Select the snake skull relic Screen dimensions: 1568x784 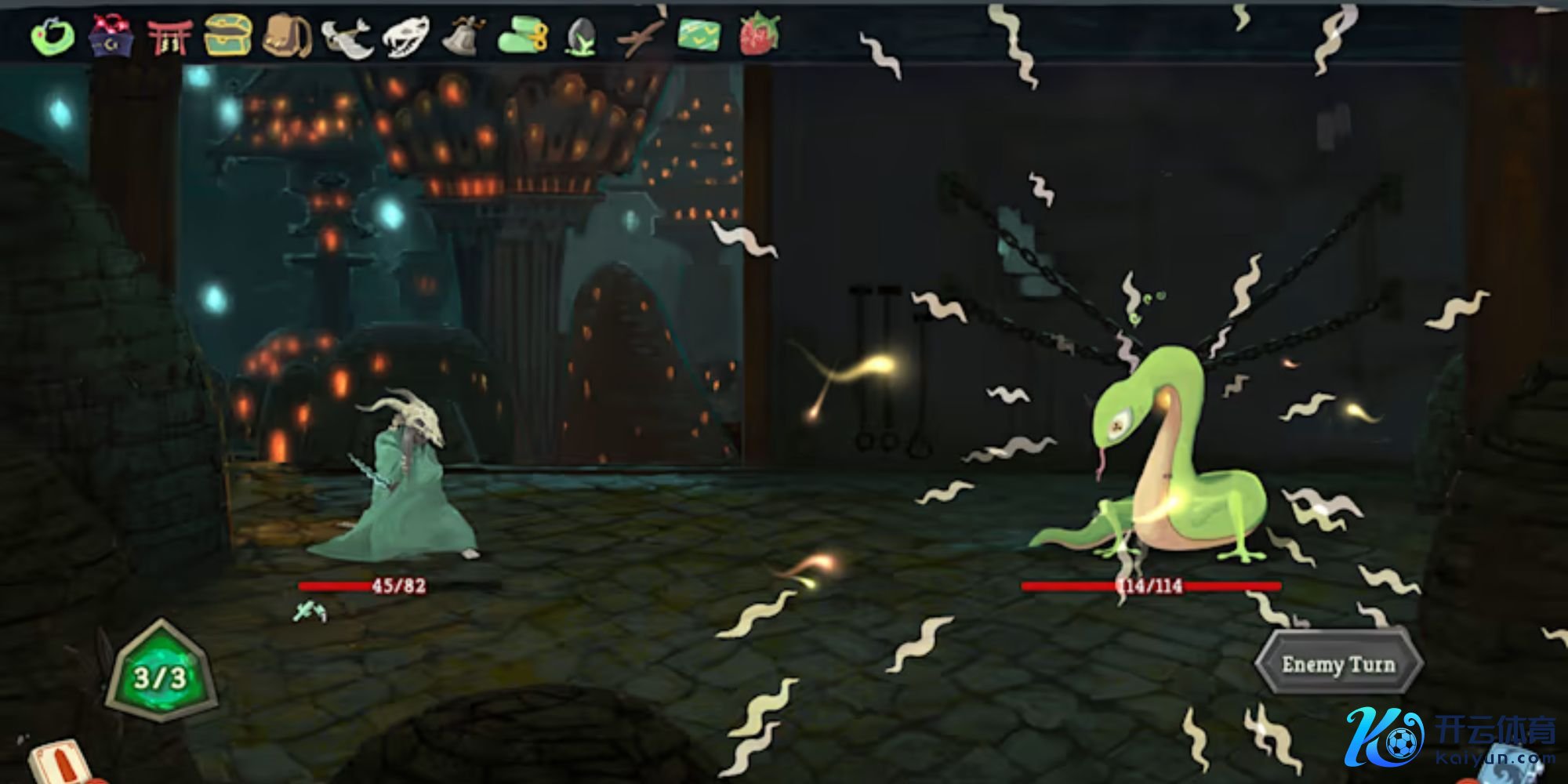pos(405,36)
